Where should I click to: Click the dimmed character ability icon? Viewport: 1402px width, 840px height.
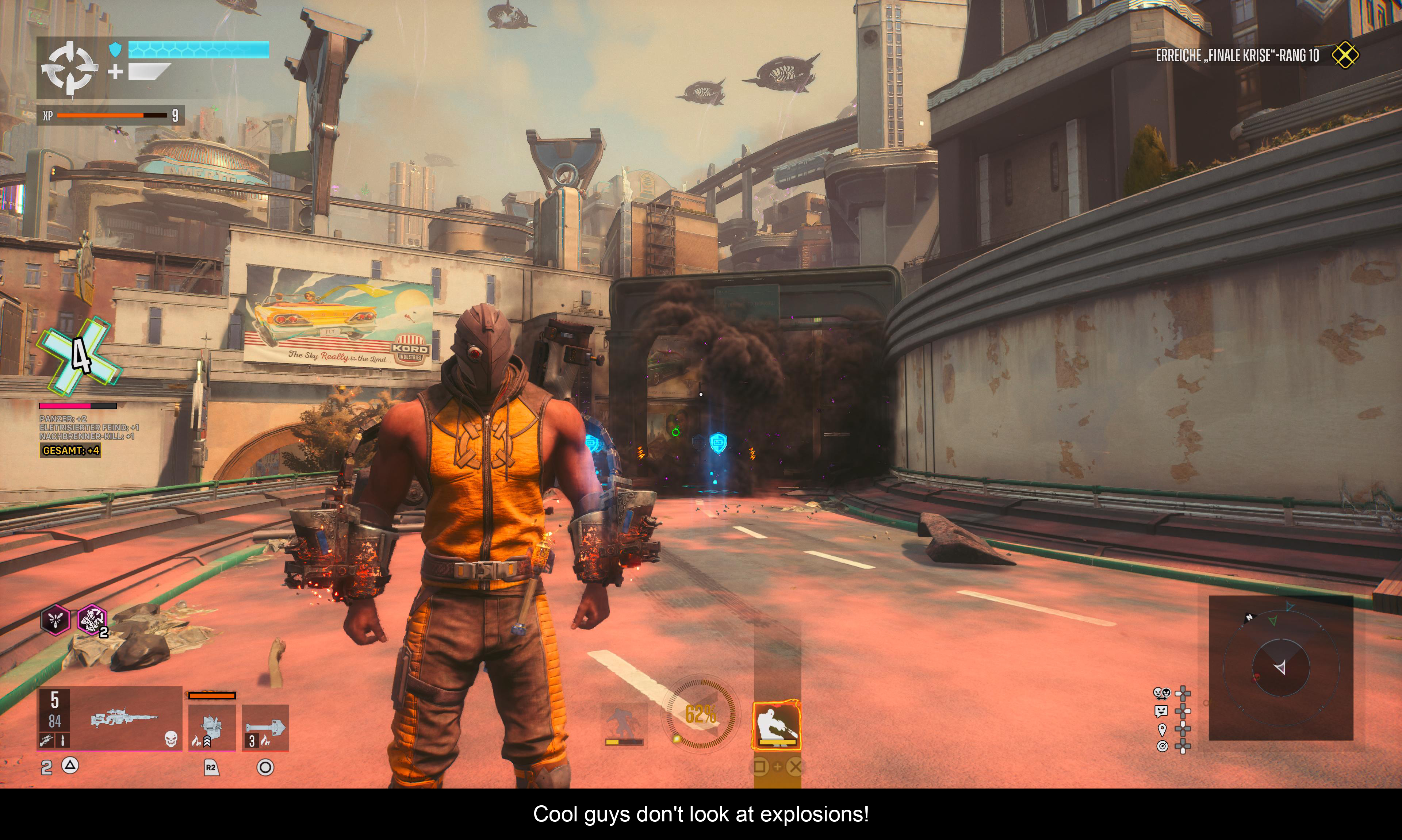pyautogui.click(x=624, y=724)
